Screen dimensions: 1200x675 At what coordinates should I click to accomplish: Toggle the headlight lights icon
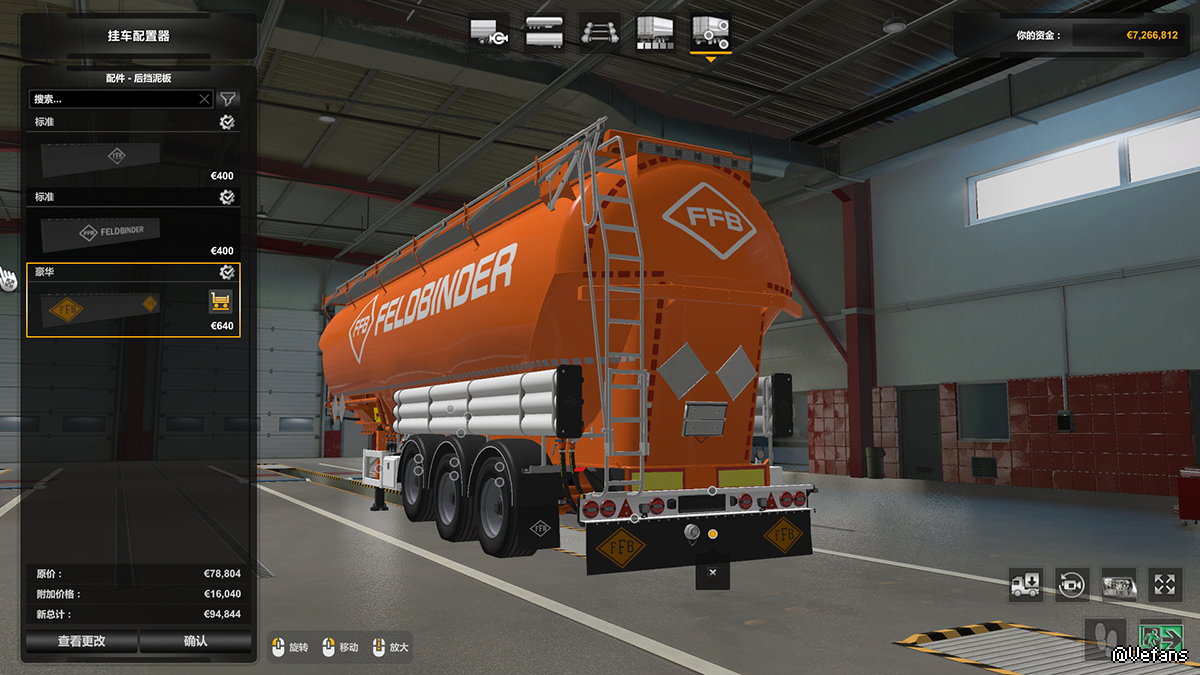pos(1119,584)
